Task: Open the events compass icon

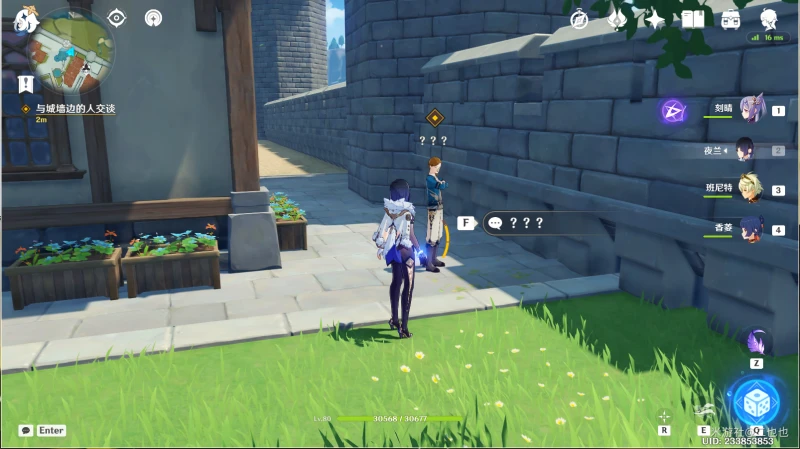Action: coord(579,19)
